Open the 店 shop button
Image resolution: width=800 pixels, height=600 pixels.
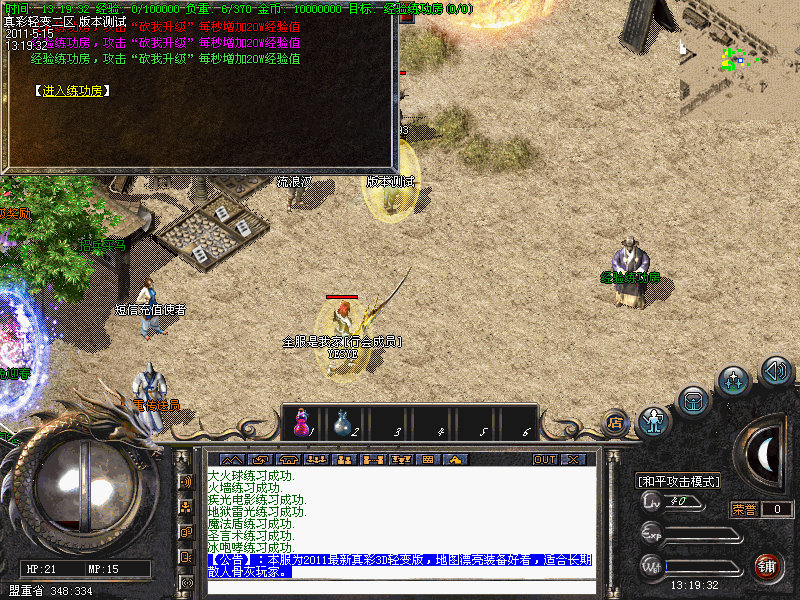pos(615,421)
